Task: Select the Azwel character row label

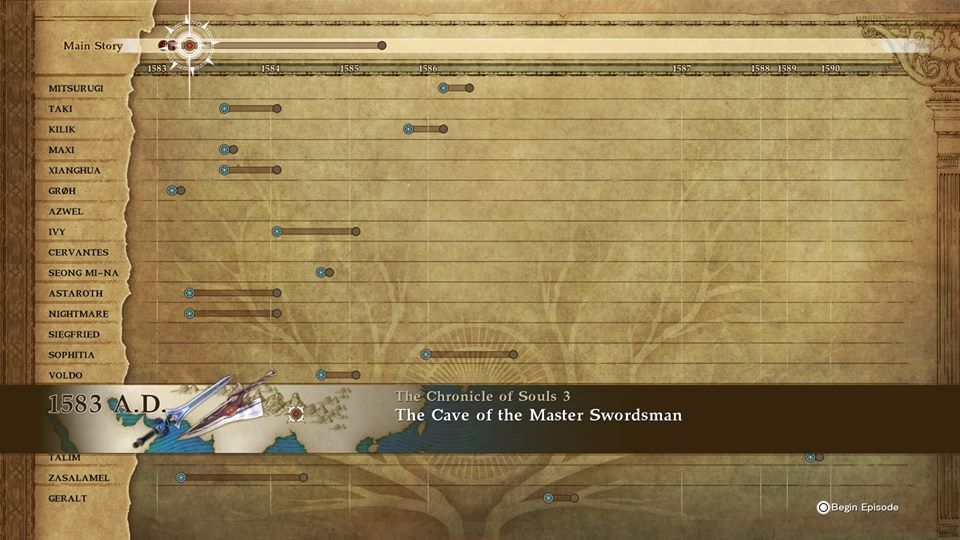Action: (66, 211)
